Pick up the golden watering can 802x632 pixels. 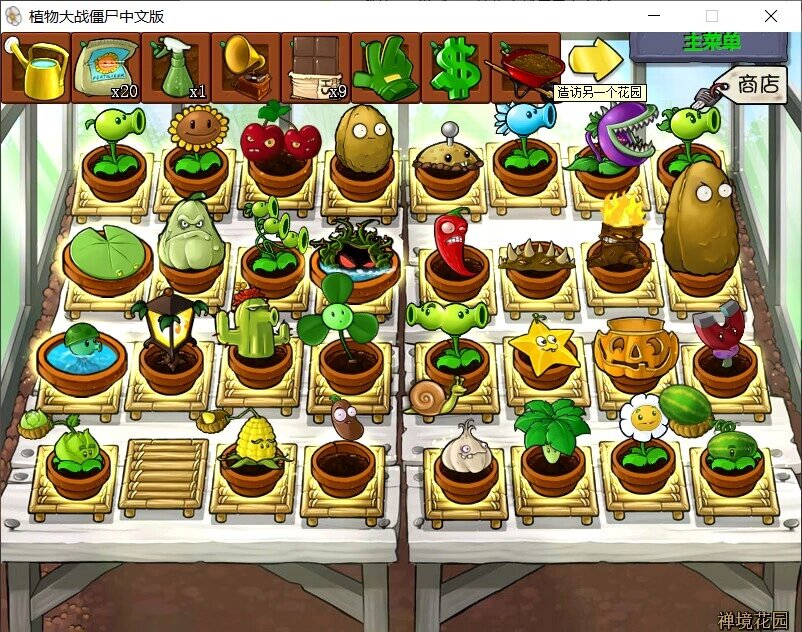point(36,67)
